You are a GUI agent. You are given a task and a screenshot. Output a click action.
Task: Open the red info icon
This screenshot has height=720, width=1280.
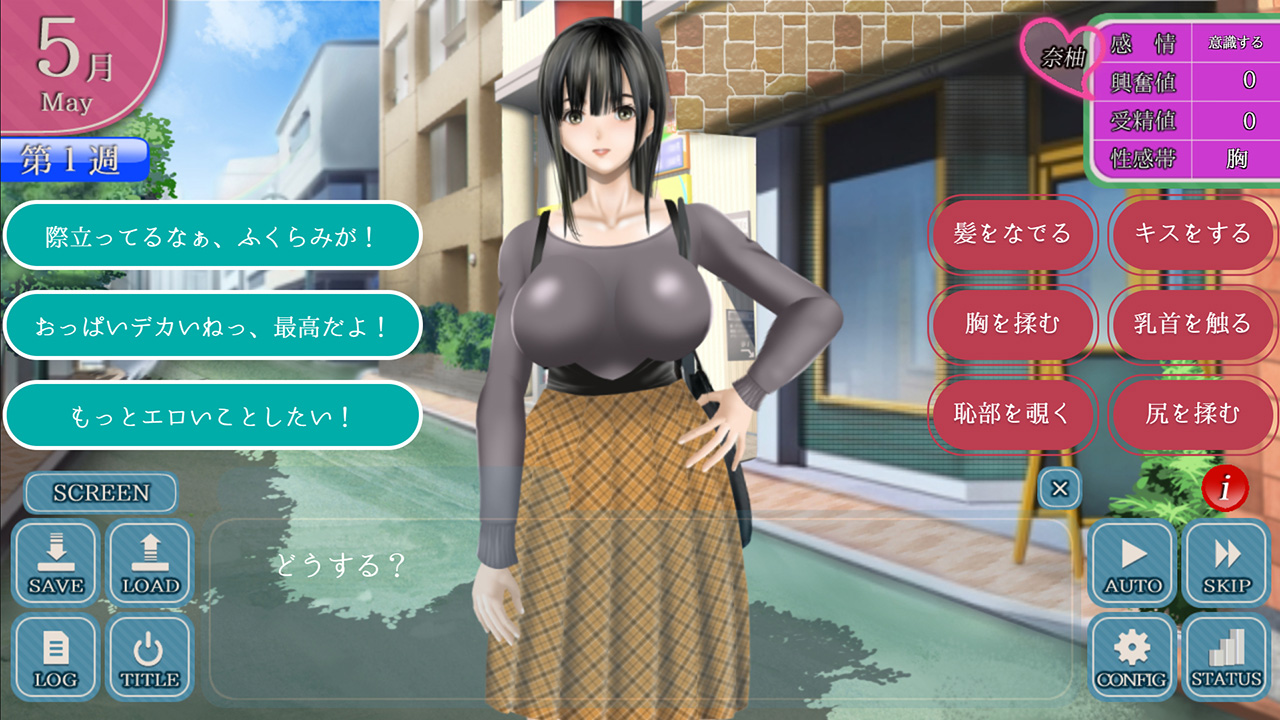1224,488
